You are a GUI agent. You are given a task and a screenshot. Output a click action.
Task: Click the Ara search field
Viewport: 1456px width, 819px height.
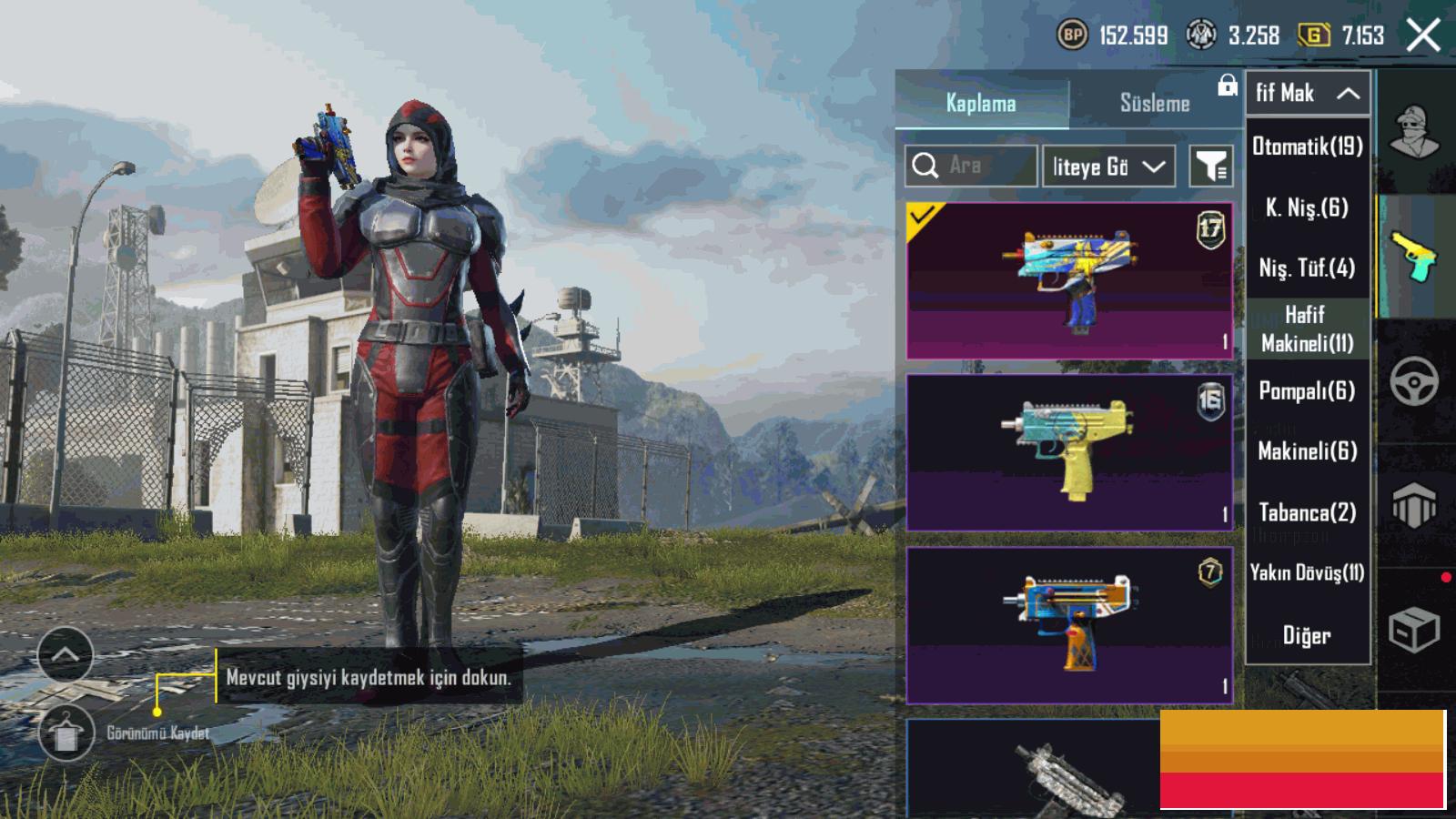coord(971,166)
